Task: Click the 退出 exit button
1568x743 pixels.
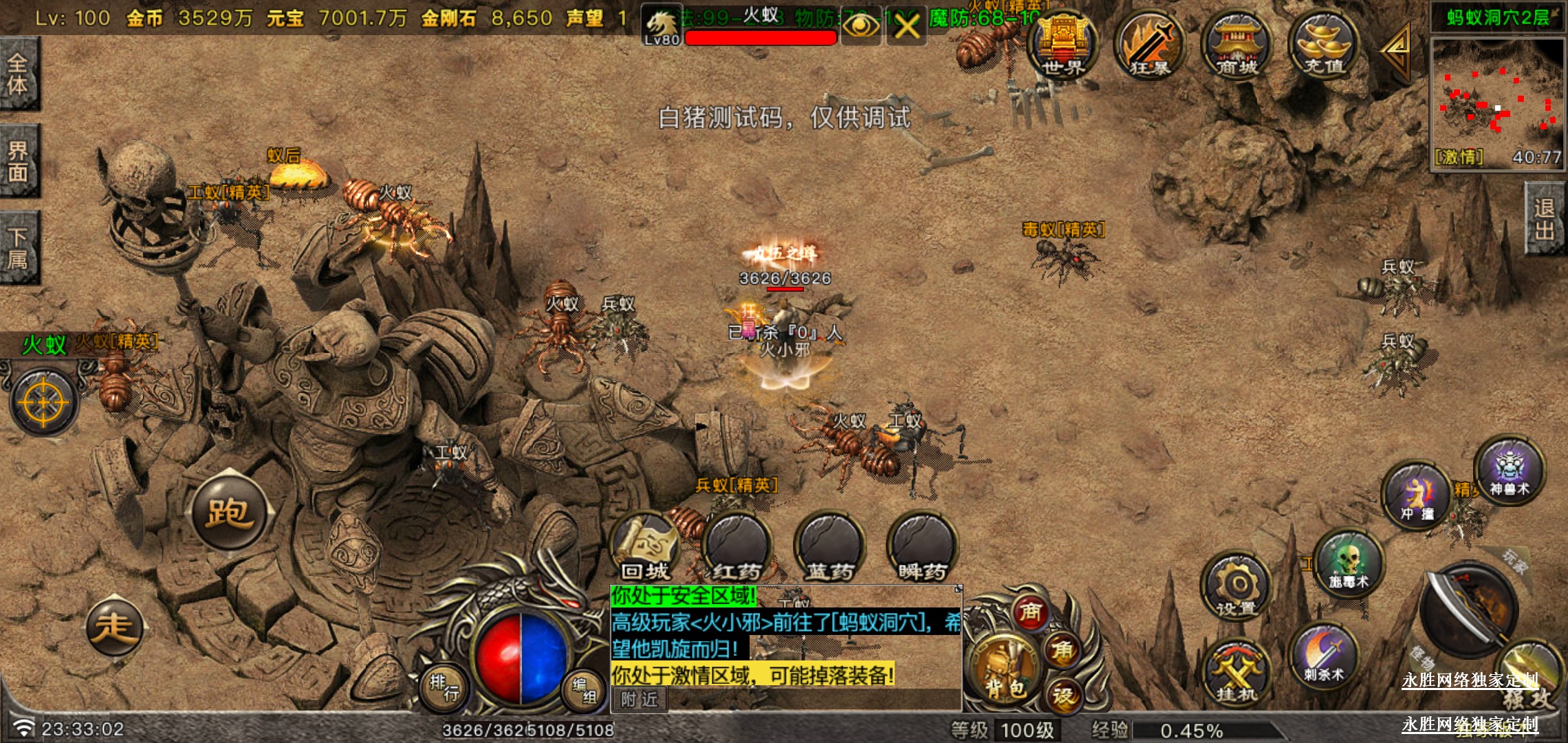Action: pyautogui.click(x=1545, y=219)
